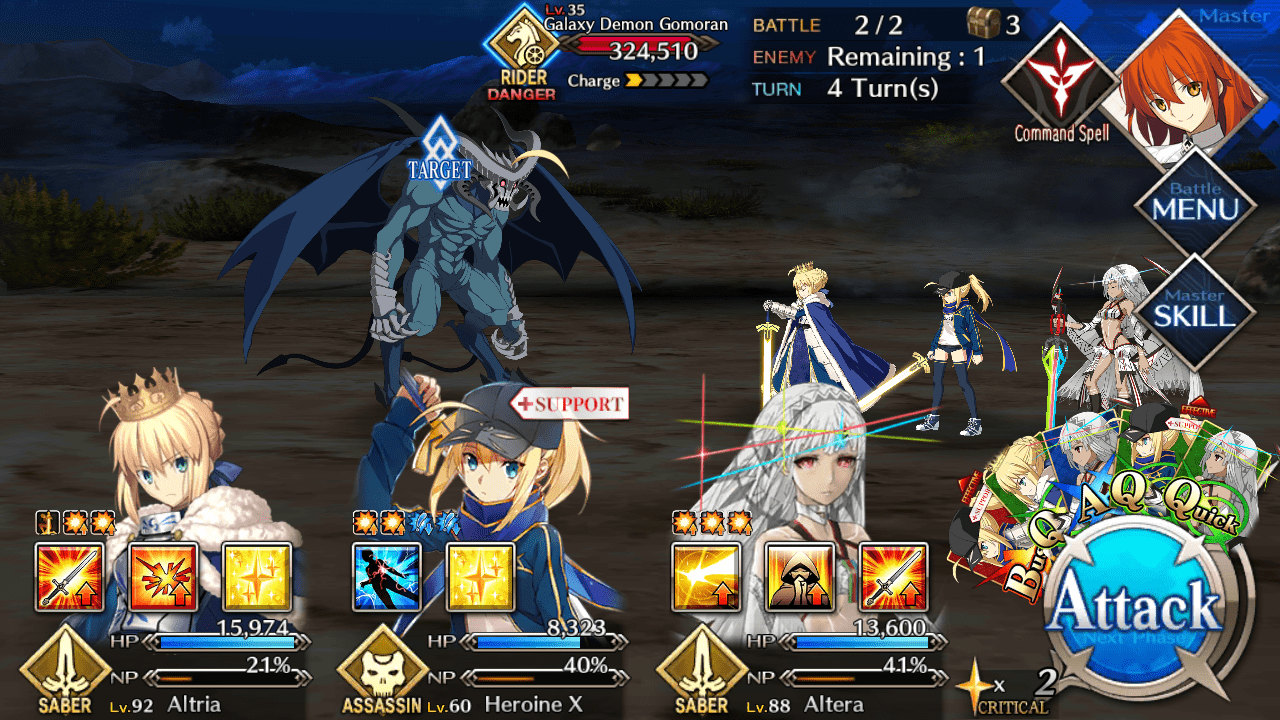Select Altria's Saber class icon
The image size is (1280, 720).
65,670
